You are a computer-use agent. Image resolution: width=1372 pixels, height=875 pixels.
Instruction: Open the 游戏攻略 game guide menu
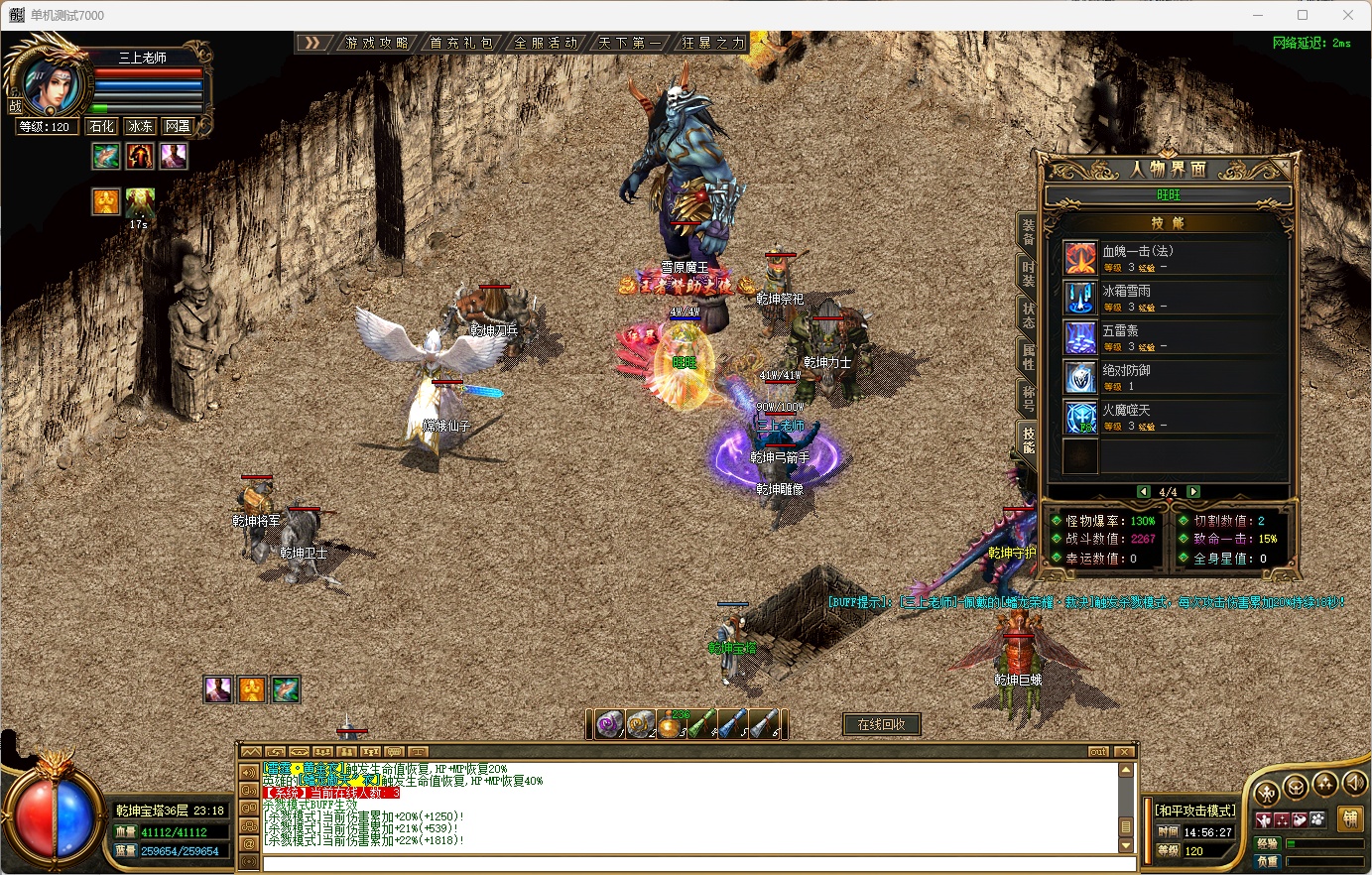(x=376, y=43)
